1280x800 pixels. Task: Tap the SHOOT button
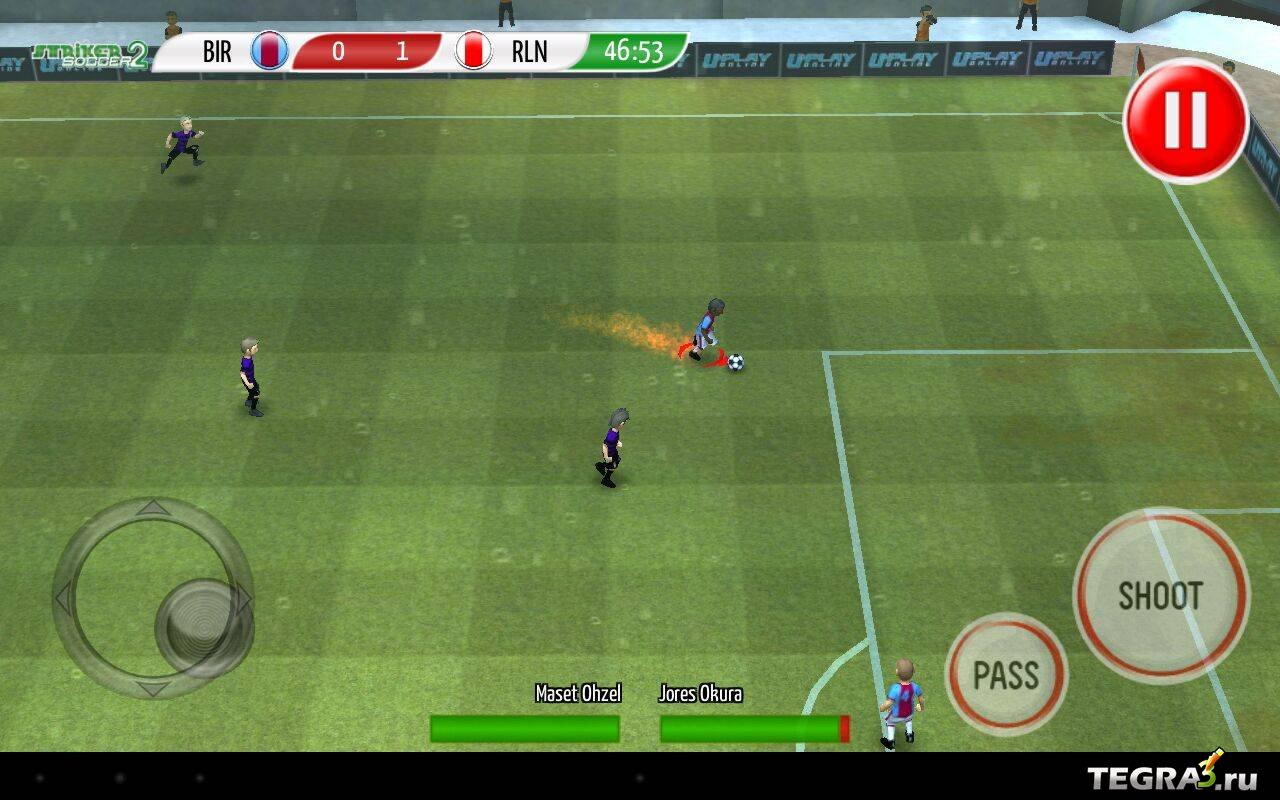[1160, 596]
